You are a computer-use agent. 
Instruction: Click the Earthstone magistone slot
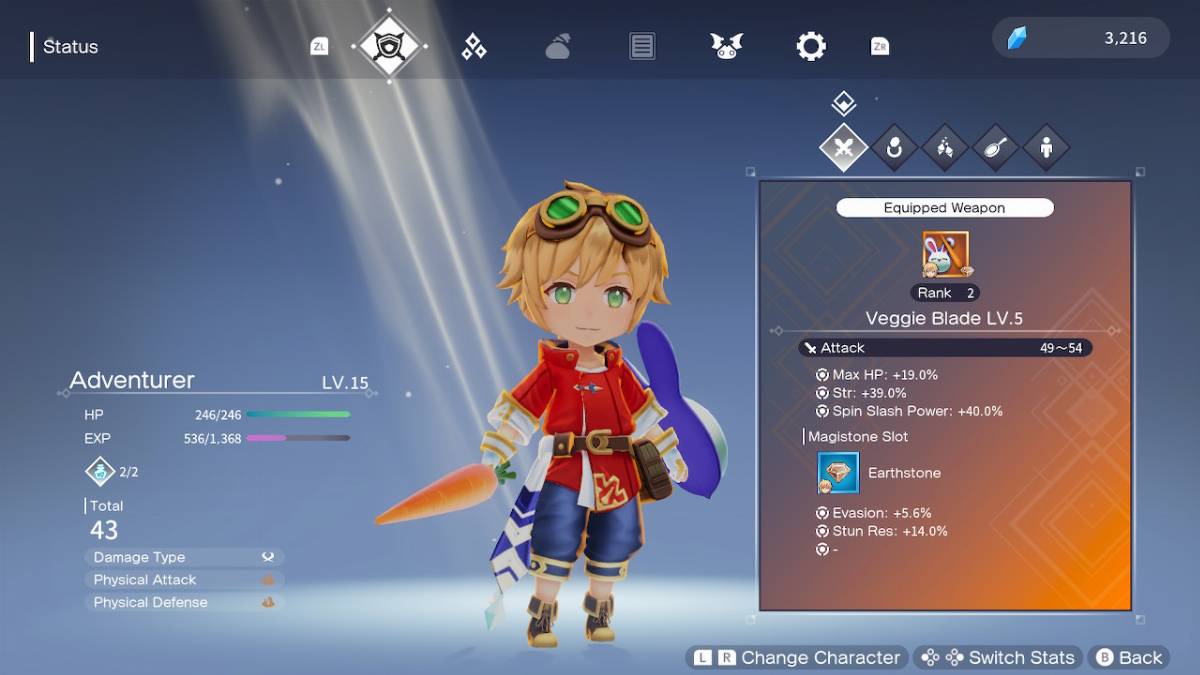click(838, 473)
